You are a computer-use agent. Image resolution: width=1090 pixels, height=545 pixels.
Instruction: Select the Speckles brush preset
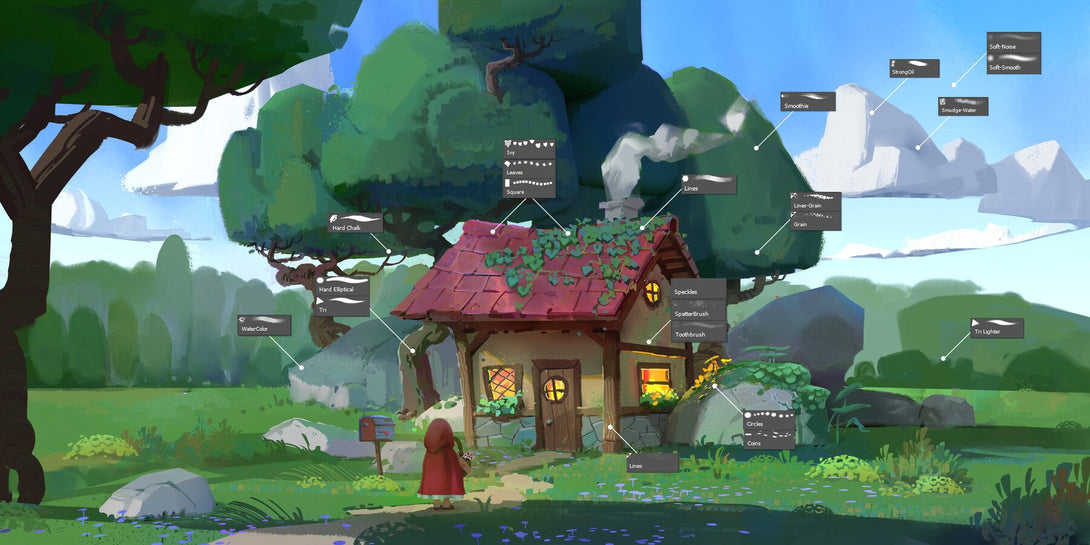coord(697,289)
